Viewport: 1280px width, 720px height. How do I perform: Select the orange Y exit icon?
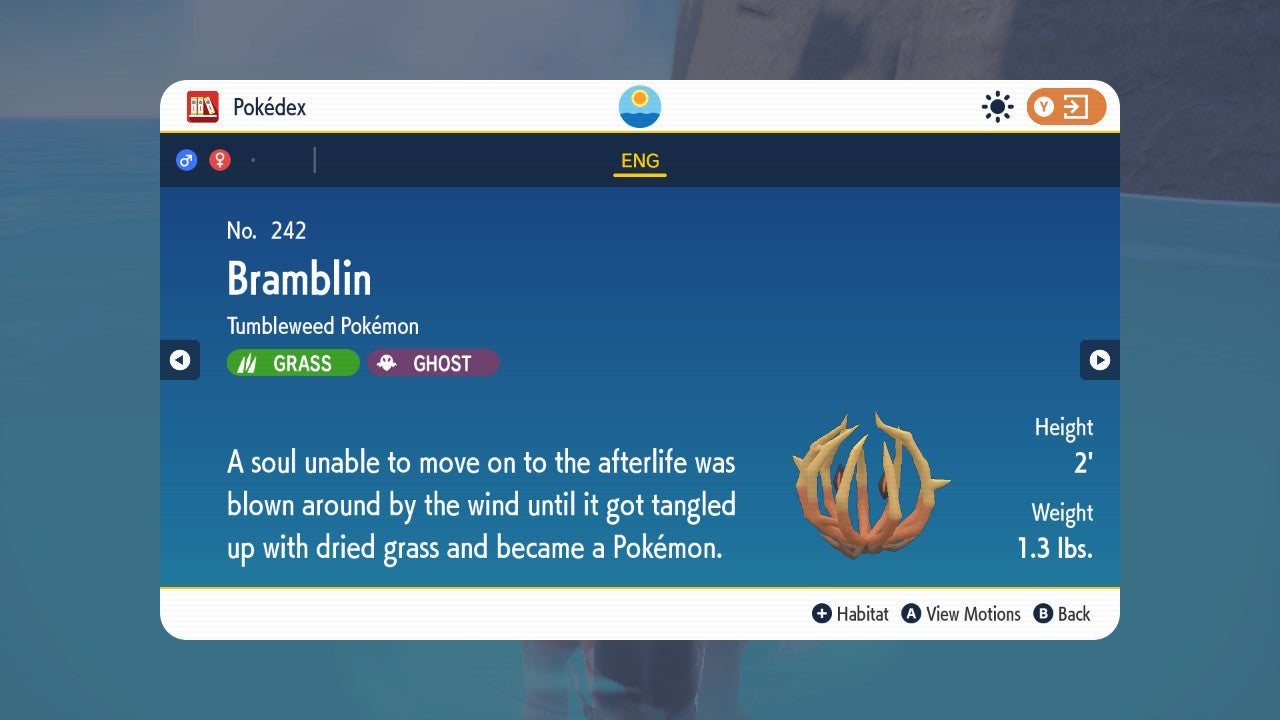[1065, 106]
